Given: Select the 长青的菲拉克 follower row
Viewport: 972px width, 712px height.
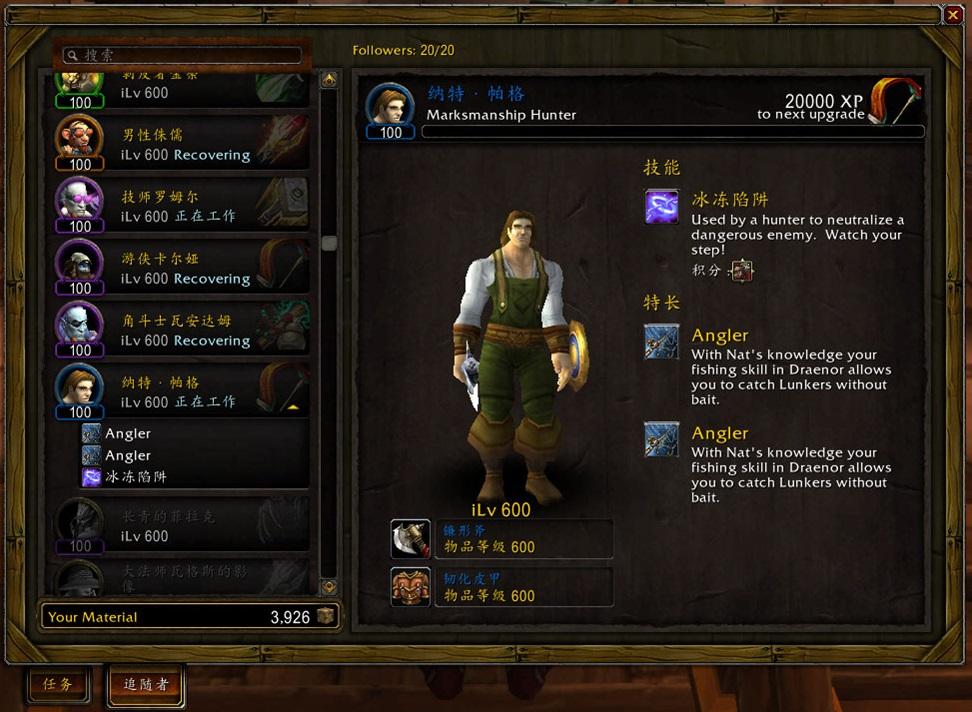Looking at the screenshot, I should click(182, 525).
